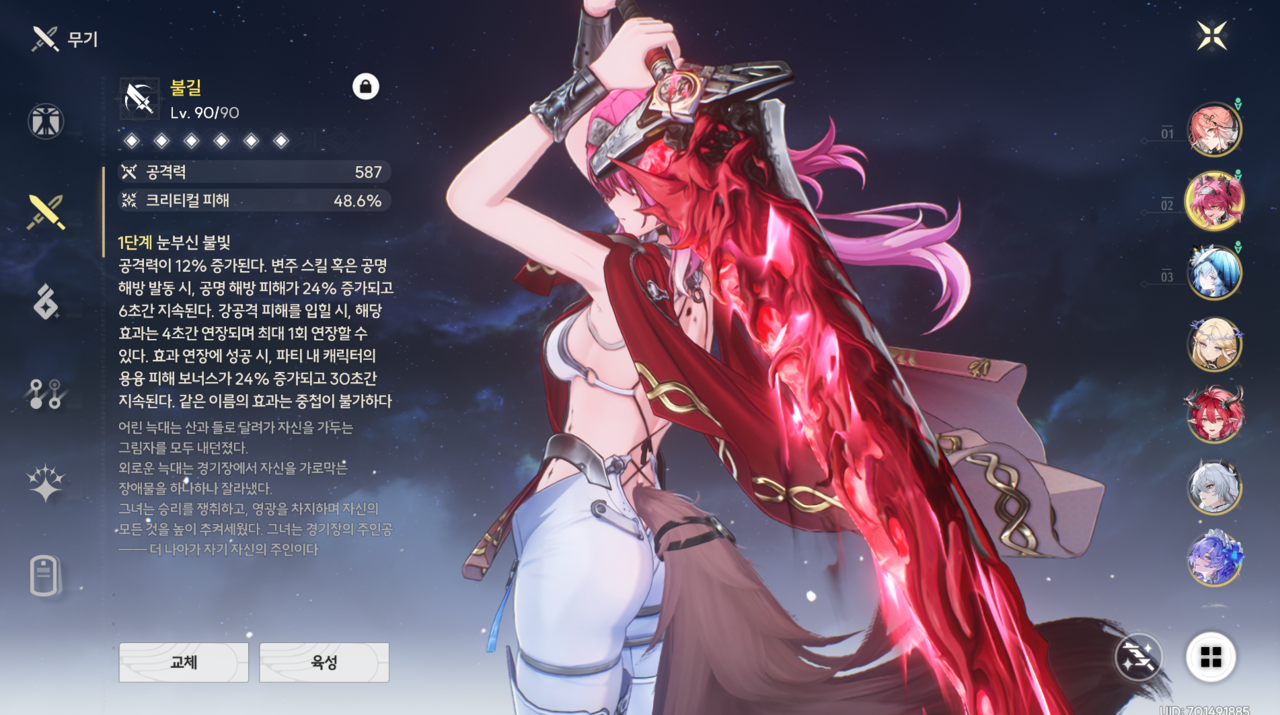Toggle the weapon lock icon
The image size is (1280, 715).
365,87
